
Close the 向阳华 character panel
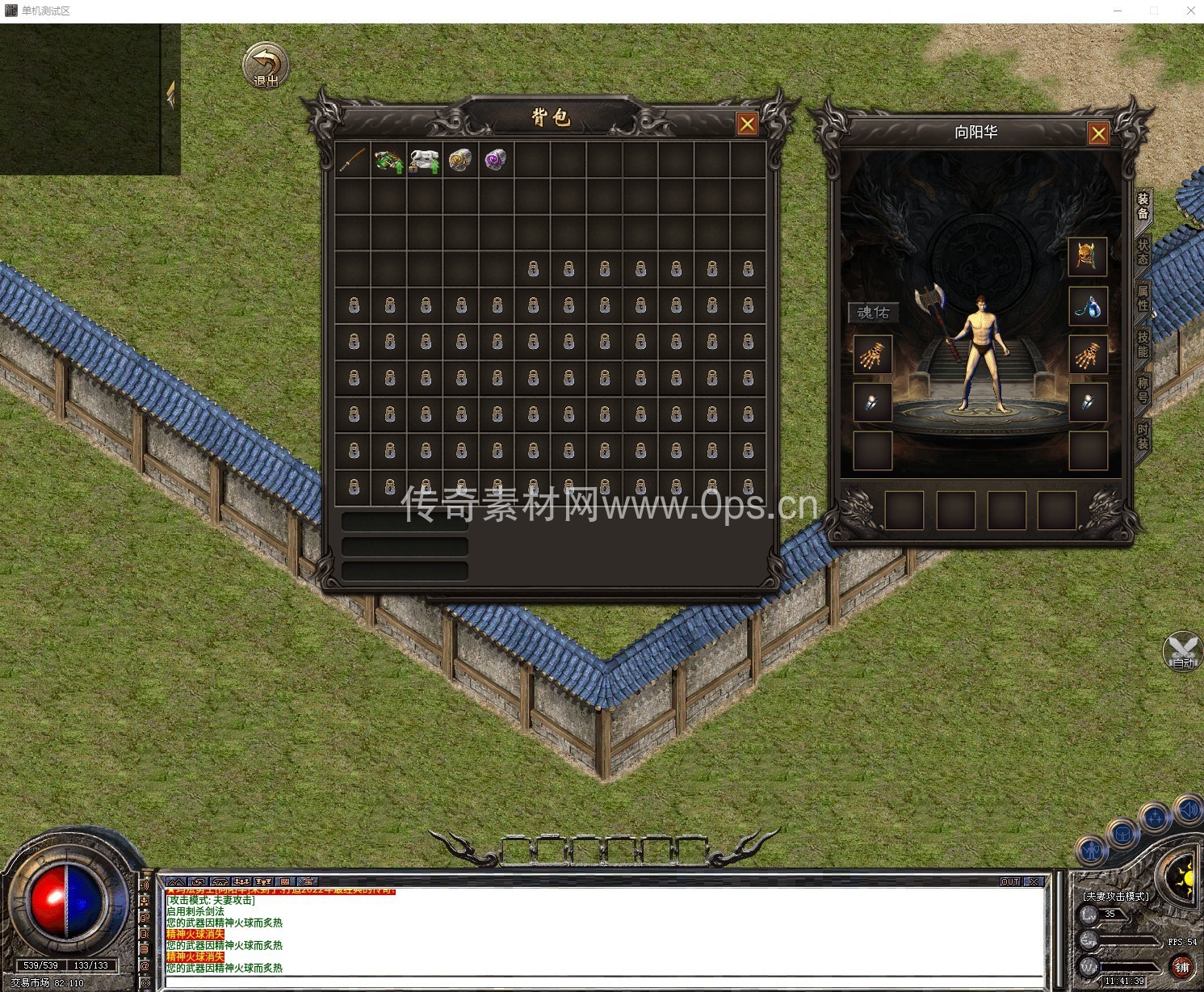coord(1097,133)
